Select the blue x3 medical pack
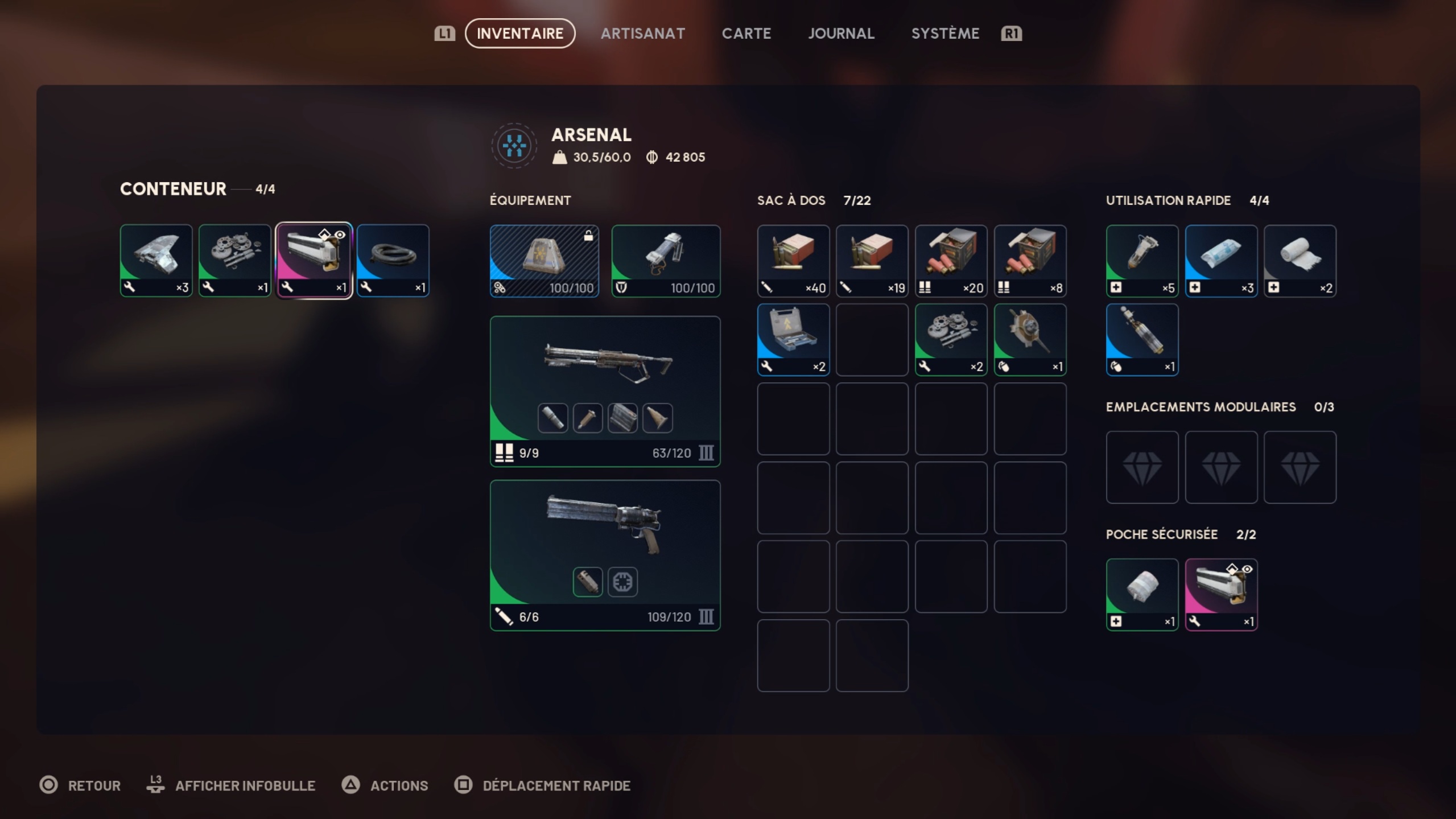Image resolution: width=1456 pixels, height=819 pixels. coord(1220,260)
